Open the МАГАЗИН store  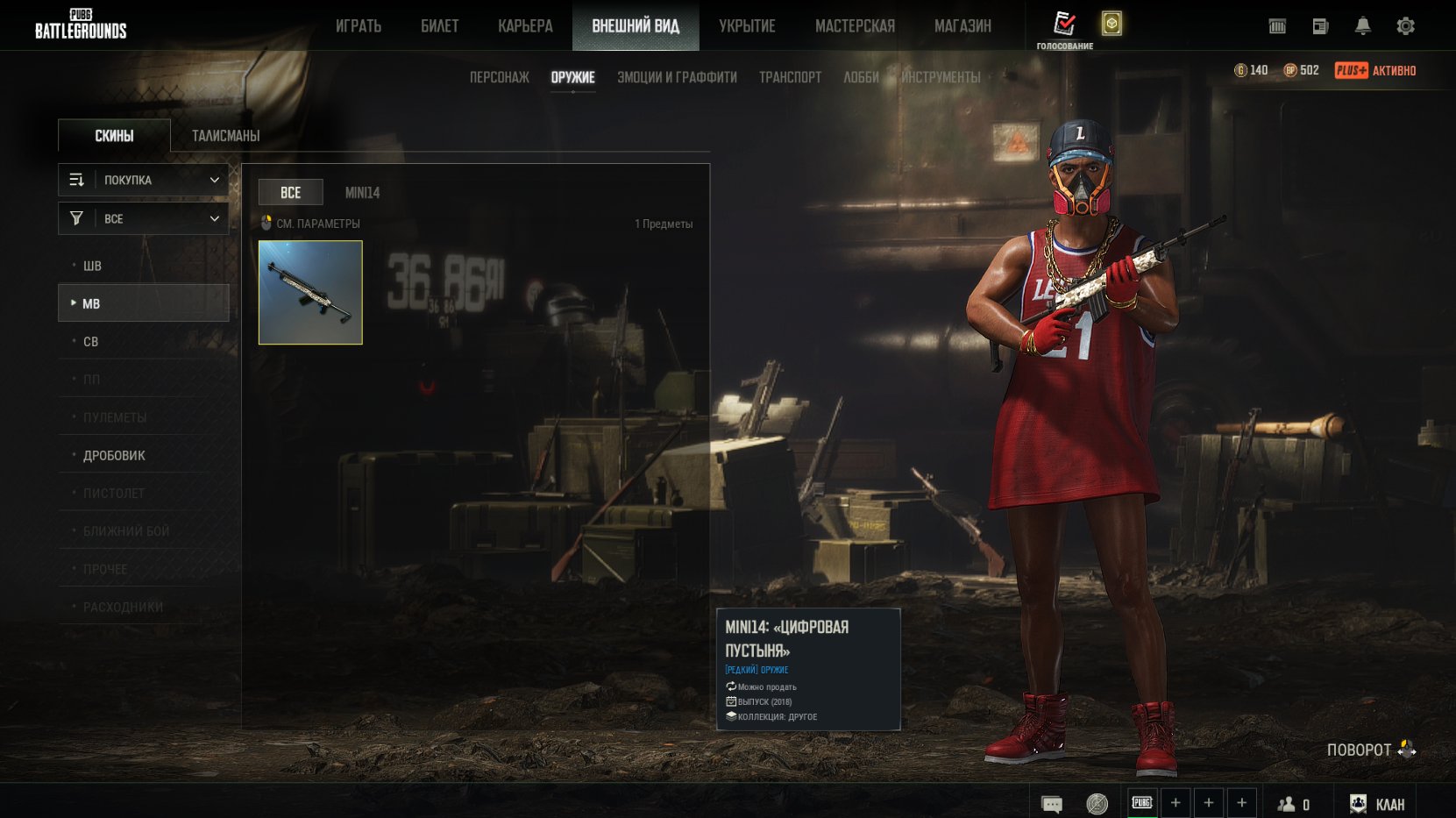pos(962,26)
